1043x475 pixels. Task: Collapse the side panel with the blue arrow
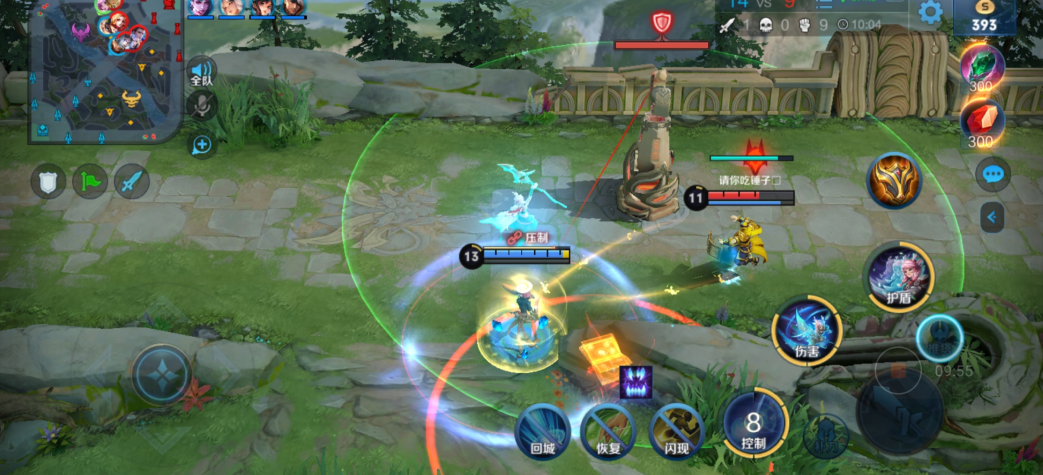[992, 216]
